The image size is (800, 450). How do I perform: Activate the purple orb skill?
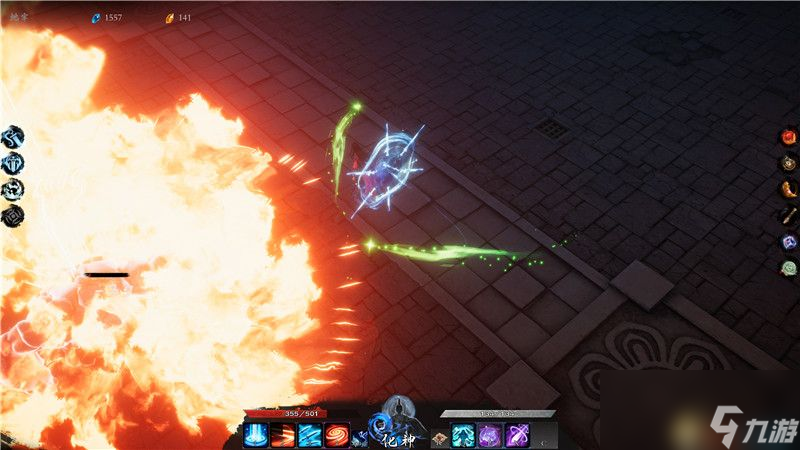pyautogui.click(x=491, y=435)
